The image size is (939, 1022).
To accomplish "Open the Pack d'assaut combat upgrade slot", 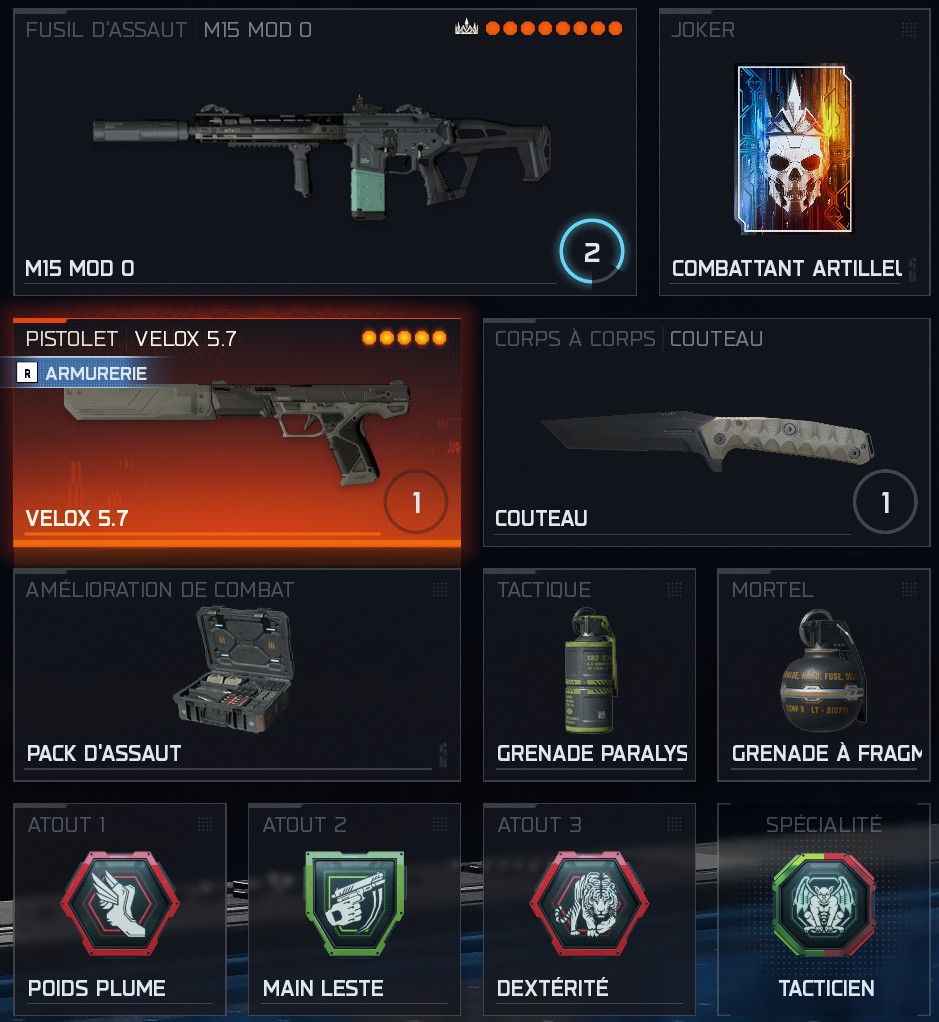I will coord(237,675).
